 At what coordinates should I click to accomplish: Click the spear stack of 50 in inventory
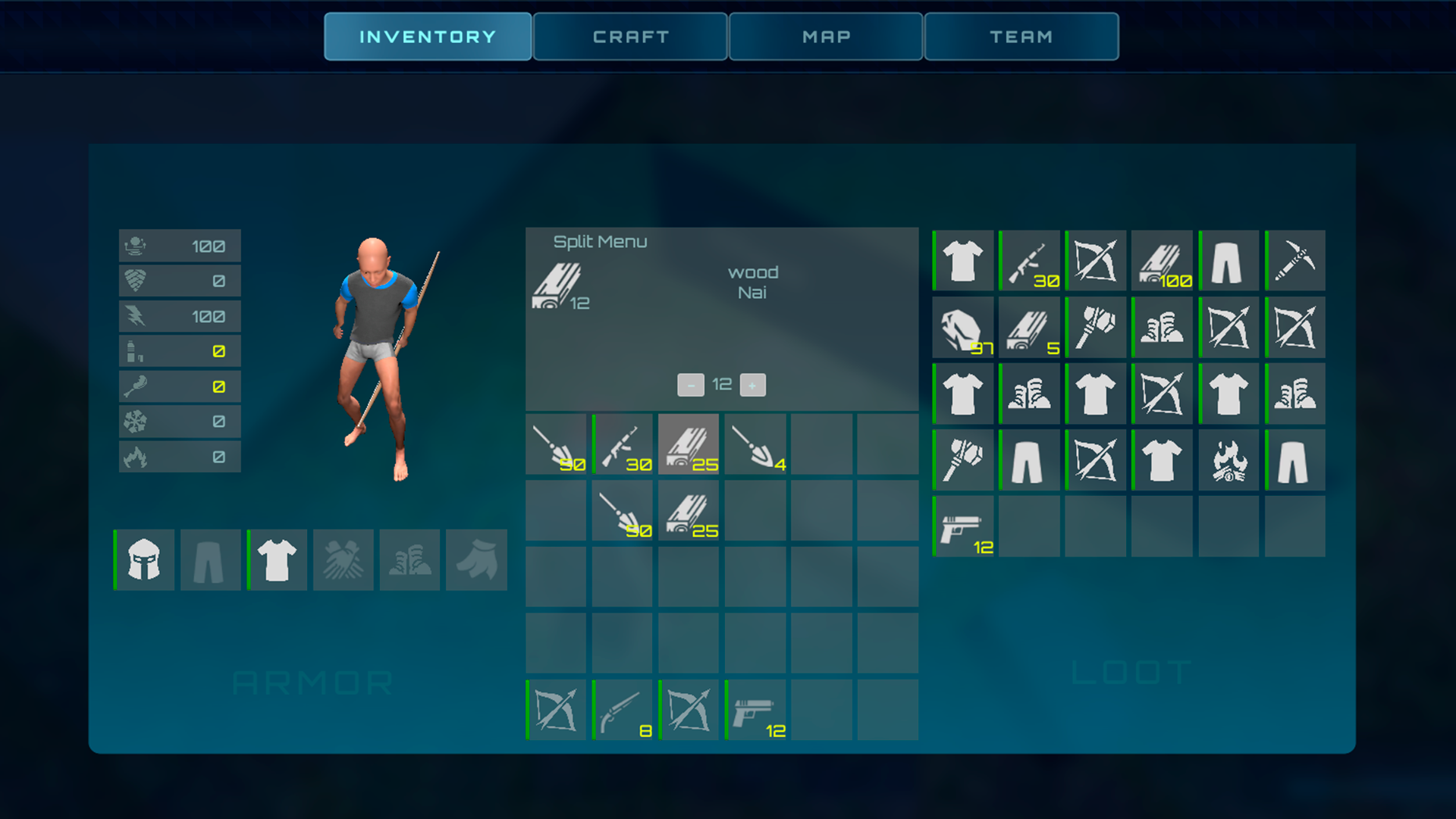click(556, 445)
